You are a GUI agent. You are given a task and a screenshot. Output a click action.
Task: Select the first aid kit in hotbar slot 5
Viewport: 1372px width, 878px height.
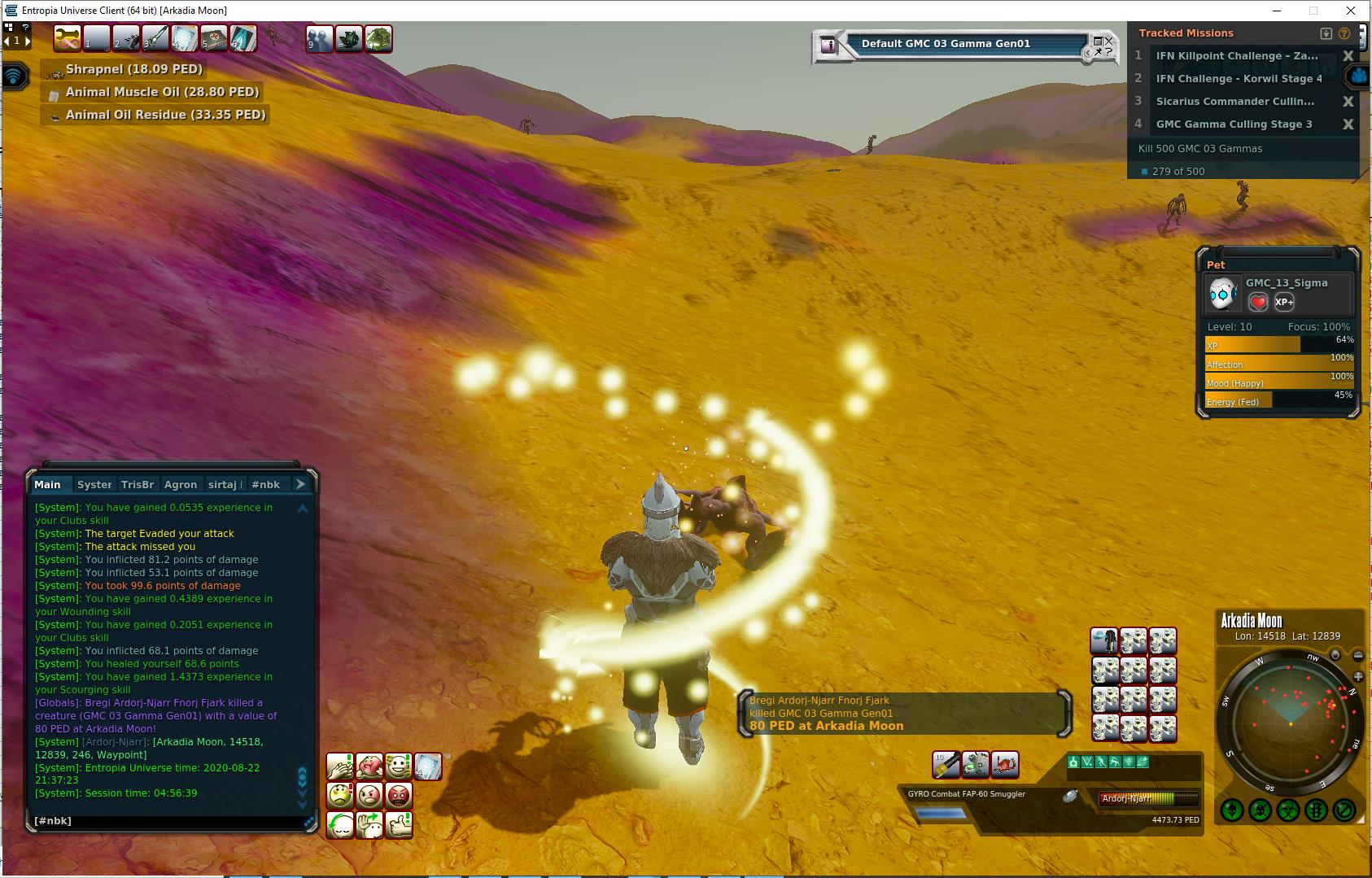point(213,38)
